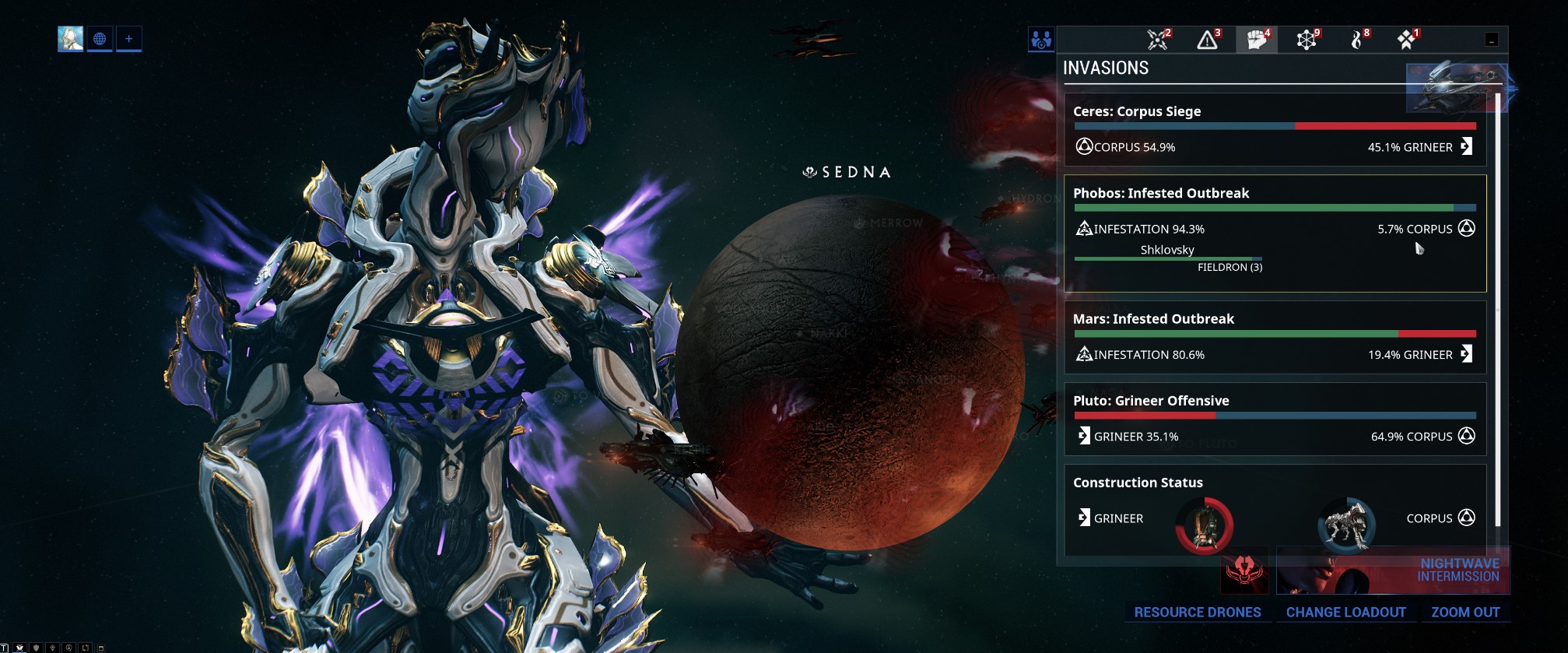The width and height of the screenshot is (1568, 653).
Task: Open the Void Fissures crossed icon
Action: pos(1155,39)
